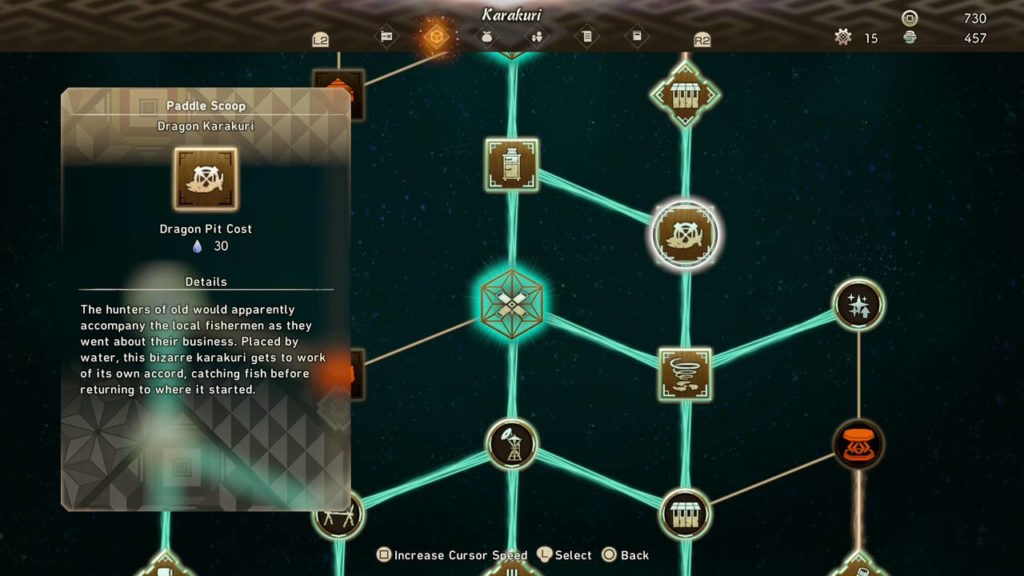The height and width of the screenshot is (576, 1024).
Task: Select the diamond stall node at top
Action: click(685, 94)
